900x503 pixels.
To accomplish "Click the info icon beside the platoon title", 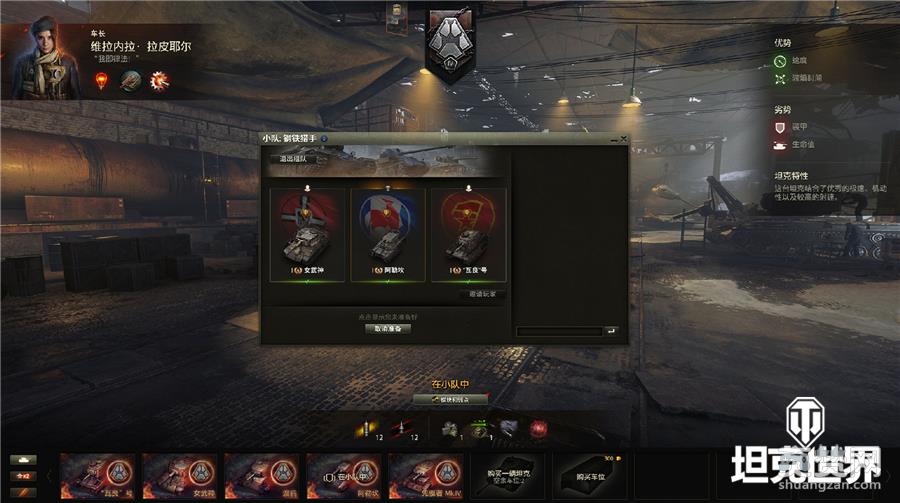I will tap(325, 139).
